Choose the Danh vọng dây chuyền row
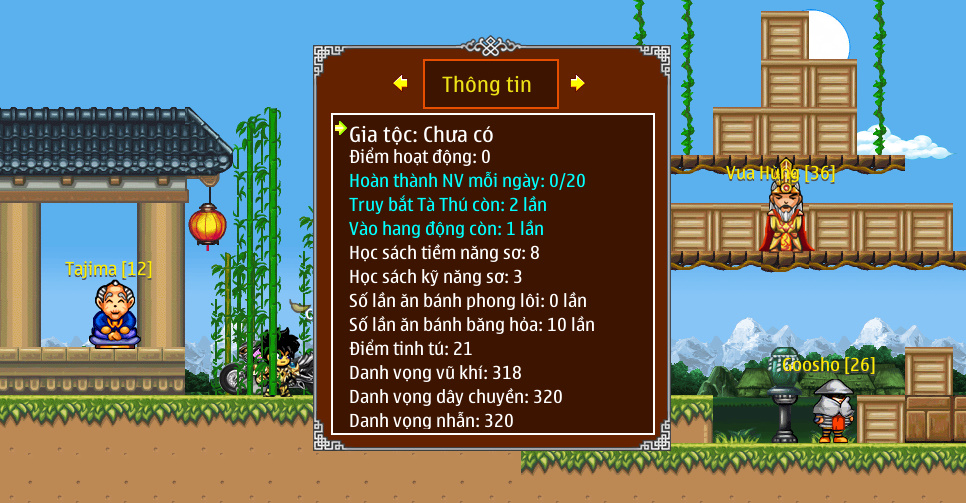966x503 pixels. point(456,397)
